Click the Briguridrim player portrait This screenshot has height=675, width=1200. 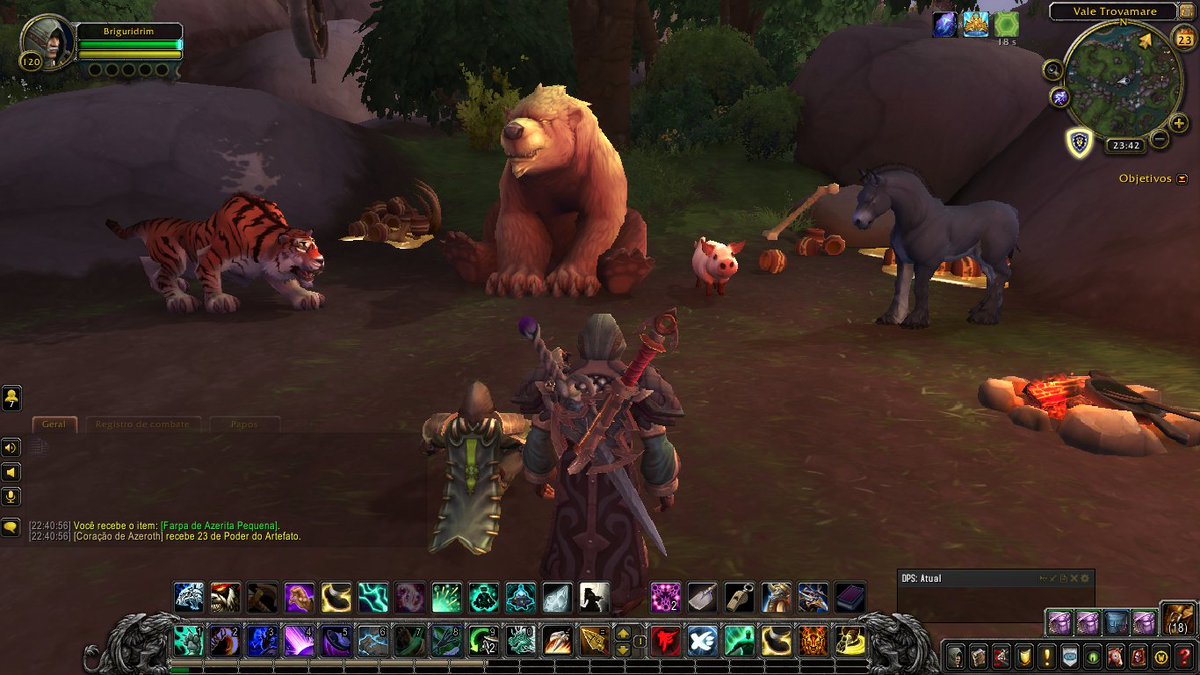[x=47, y=42]
